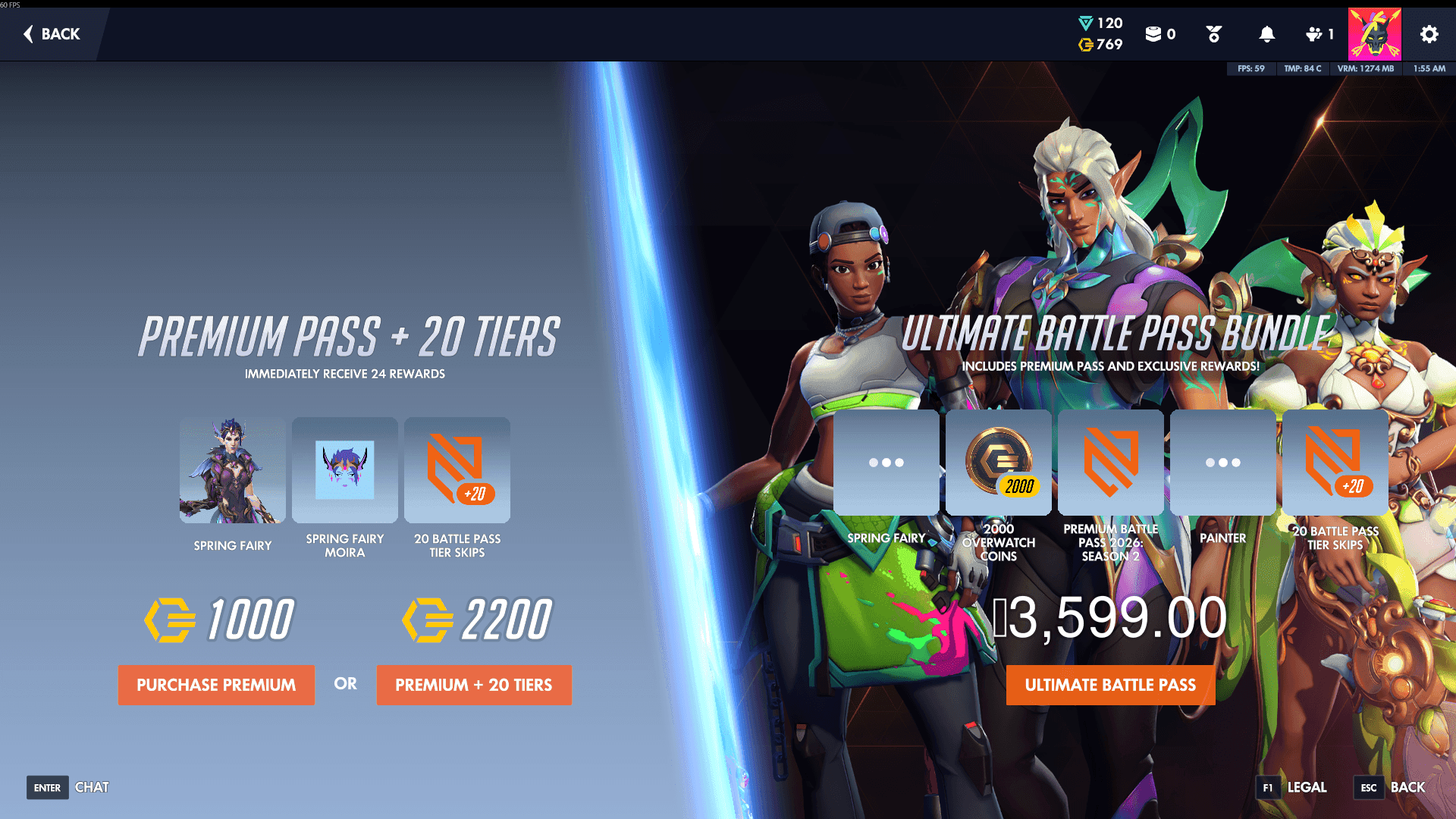Viewport: 1456px width, 819px height.
Task: Open your player profile portrait
Action: pyautogui.click(x=1374, y=33)
